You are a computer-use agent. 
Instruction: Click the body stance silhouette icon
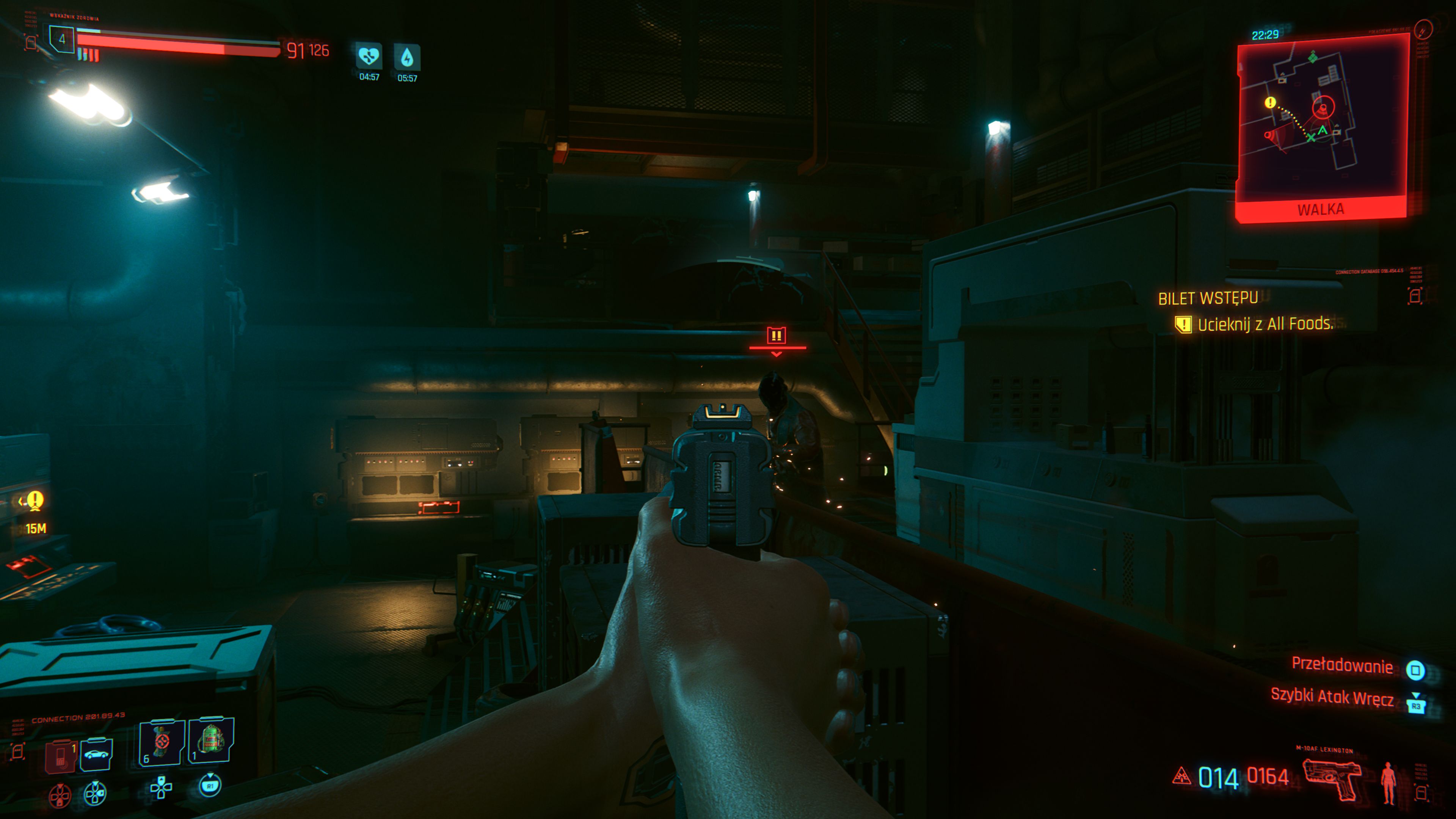(1388, 783)
